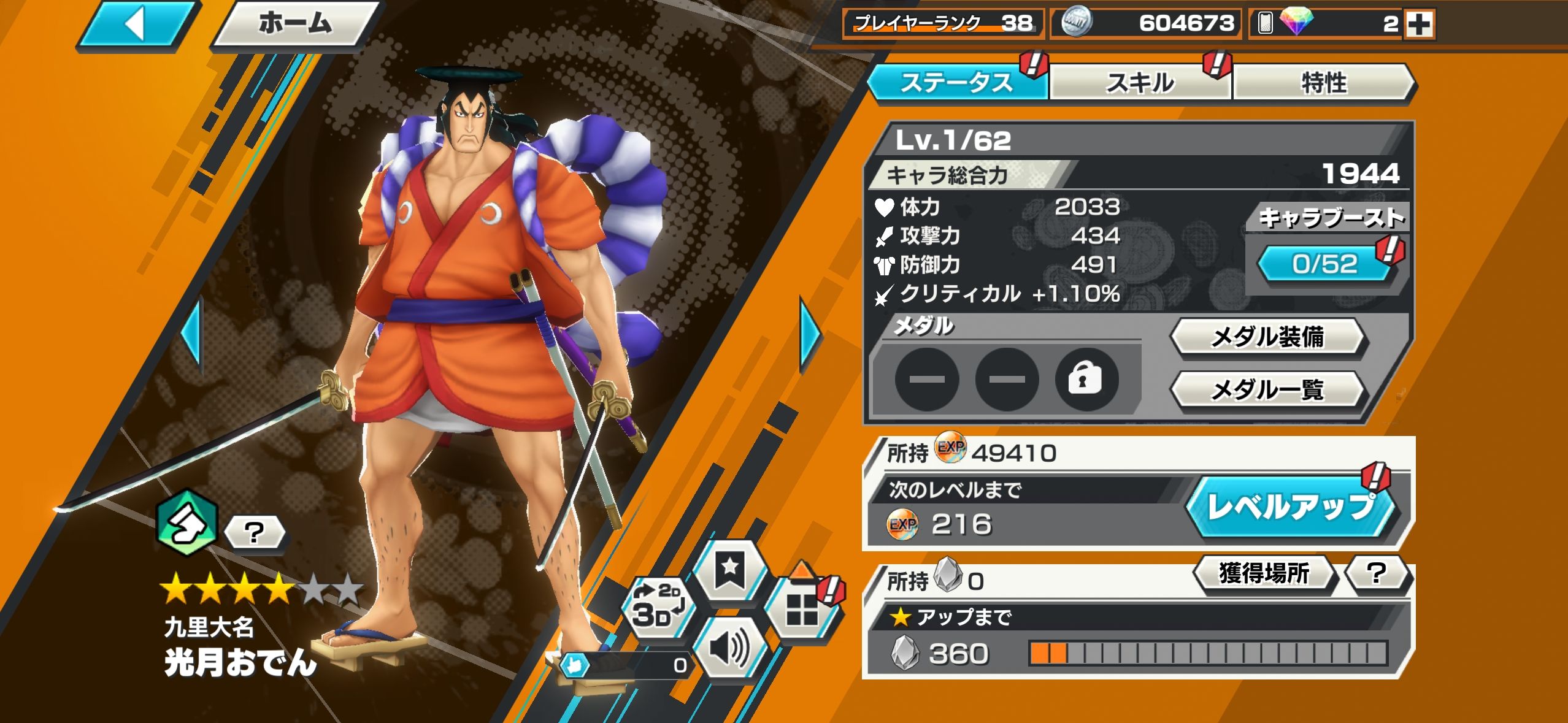Viewport: 1568px width, 723px height.
Task: Switch to the ステータス tab
Action: 956,83
